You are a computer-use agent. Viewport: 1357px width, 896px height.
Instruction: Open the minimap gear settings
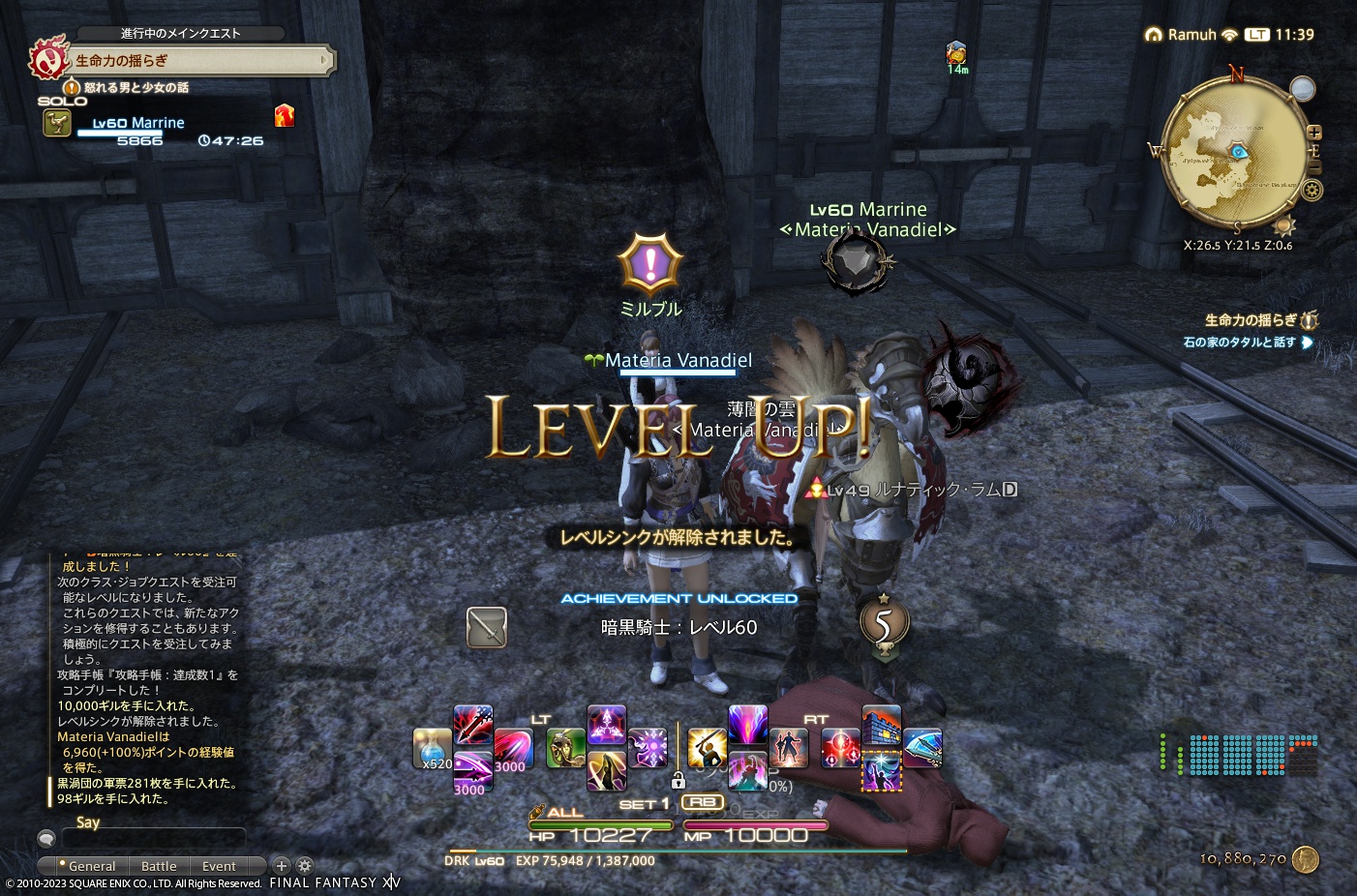[1312, 190]
